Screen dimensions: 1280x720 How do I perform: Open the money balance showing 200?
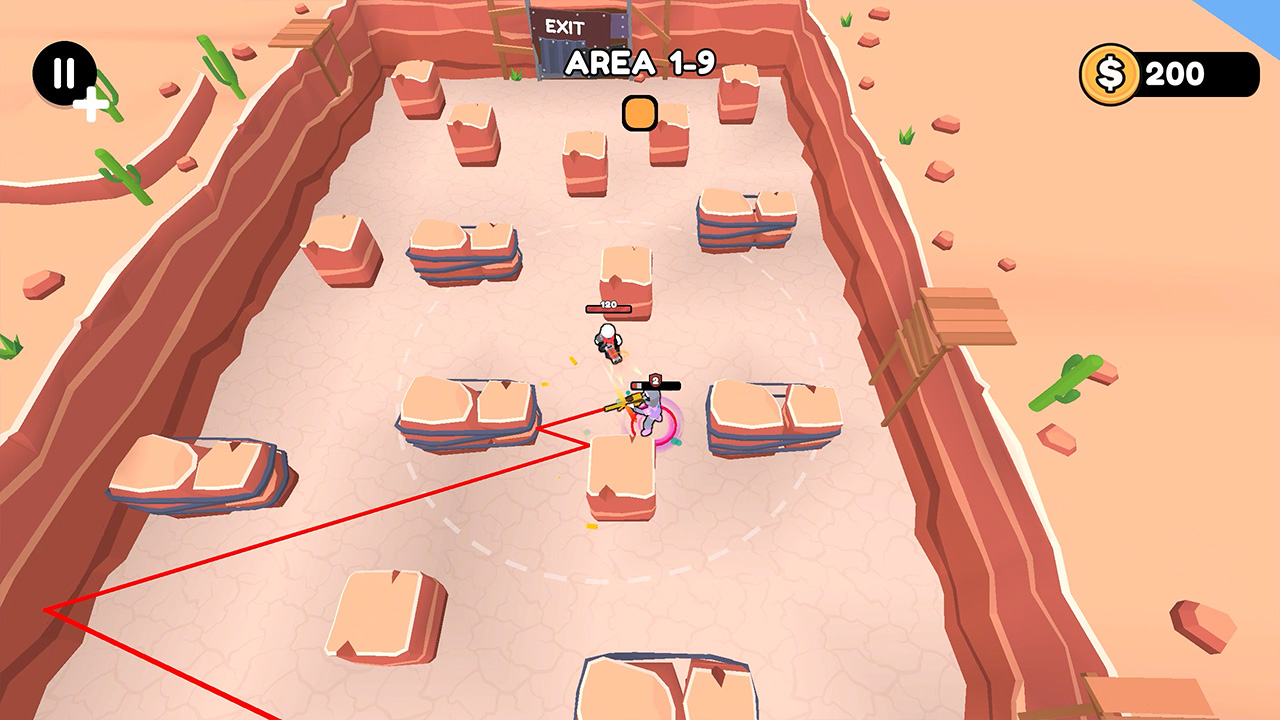point(1176,73)
